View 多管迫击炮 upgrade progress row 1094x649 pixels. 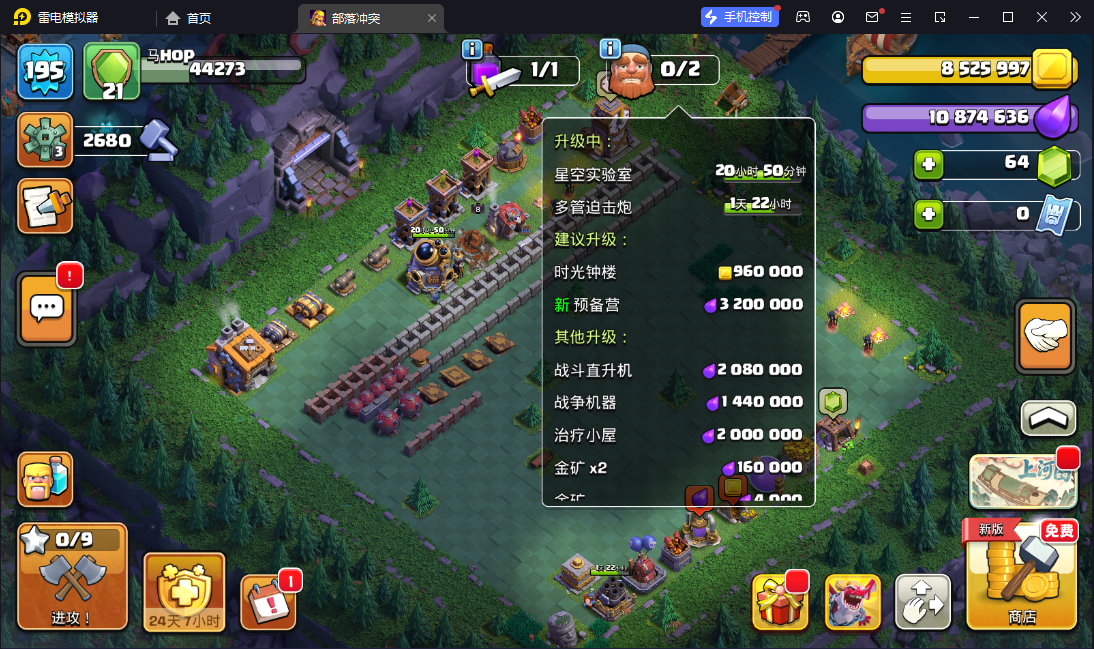tap(678, 206)
